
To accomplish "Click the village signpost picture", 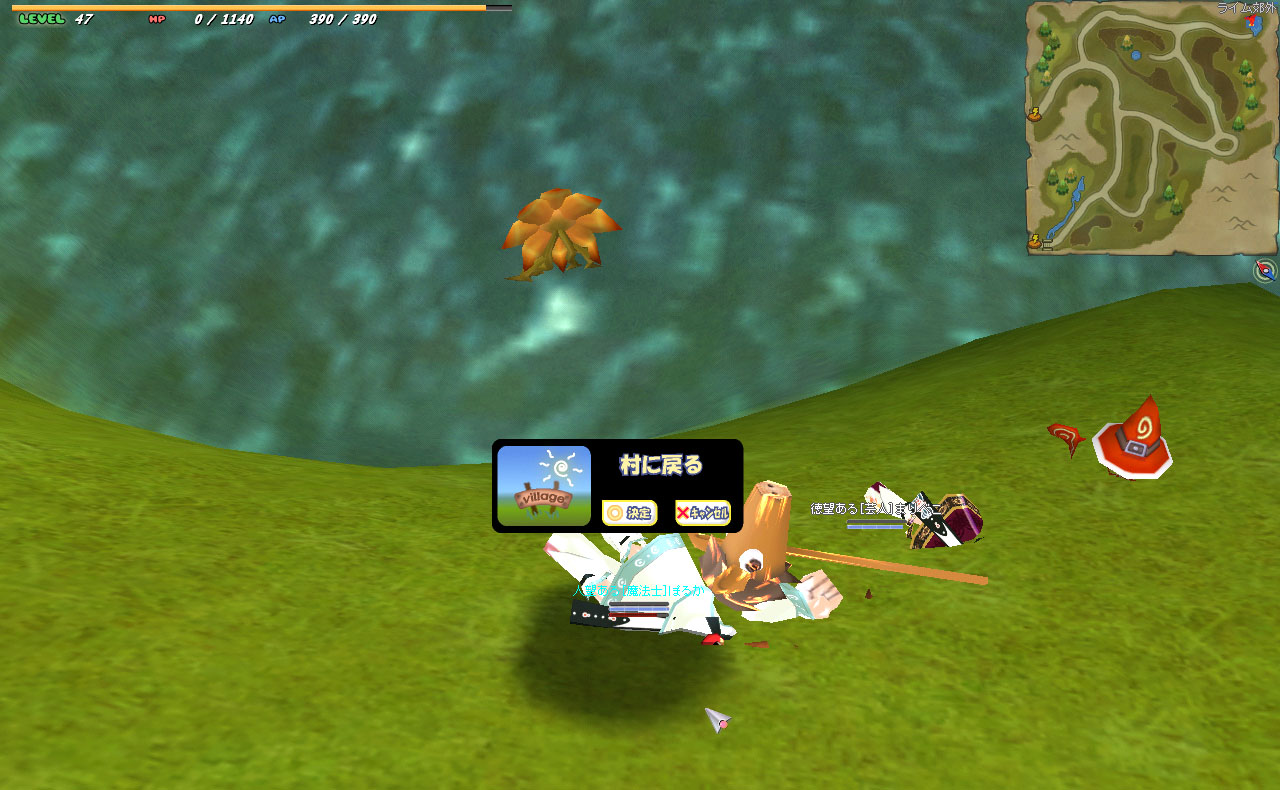I will click(x=544, y=486).
